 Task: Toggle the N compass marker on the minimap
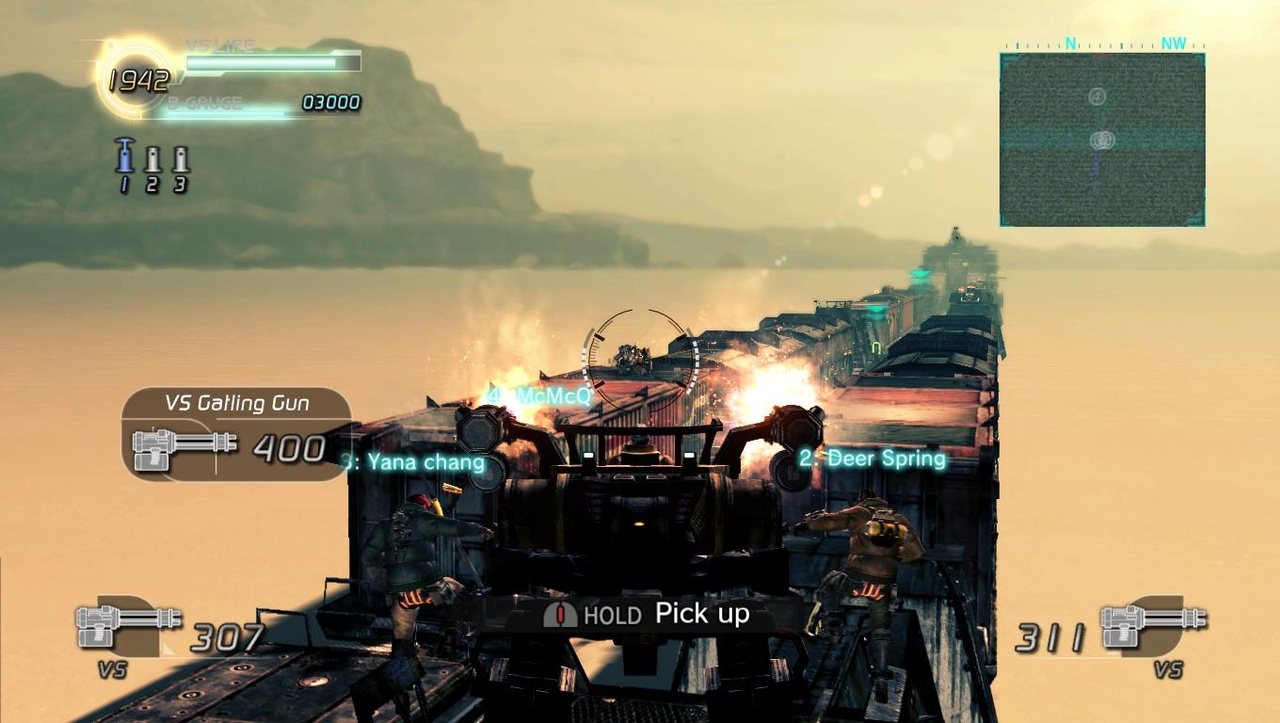[x=1069, y=43]
